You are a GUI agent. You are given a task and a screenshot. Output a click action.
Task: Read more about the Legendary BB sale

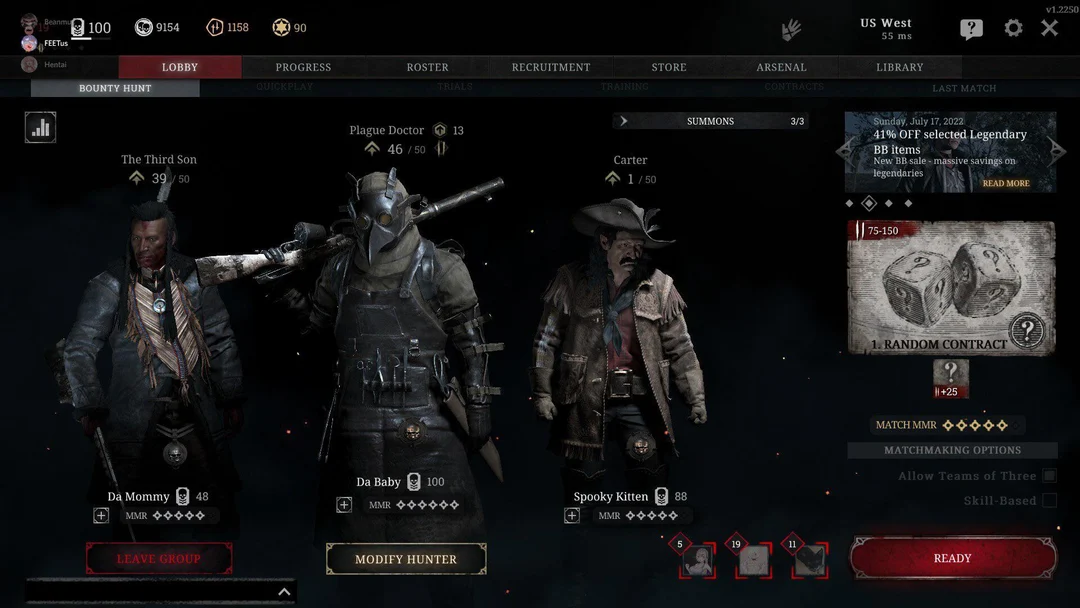[x=1005, y=184]
